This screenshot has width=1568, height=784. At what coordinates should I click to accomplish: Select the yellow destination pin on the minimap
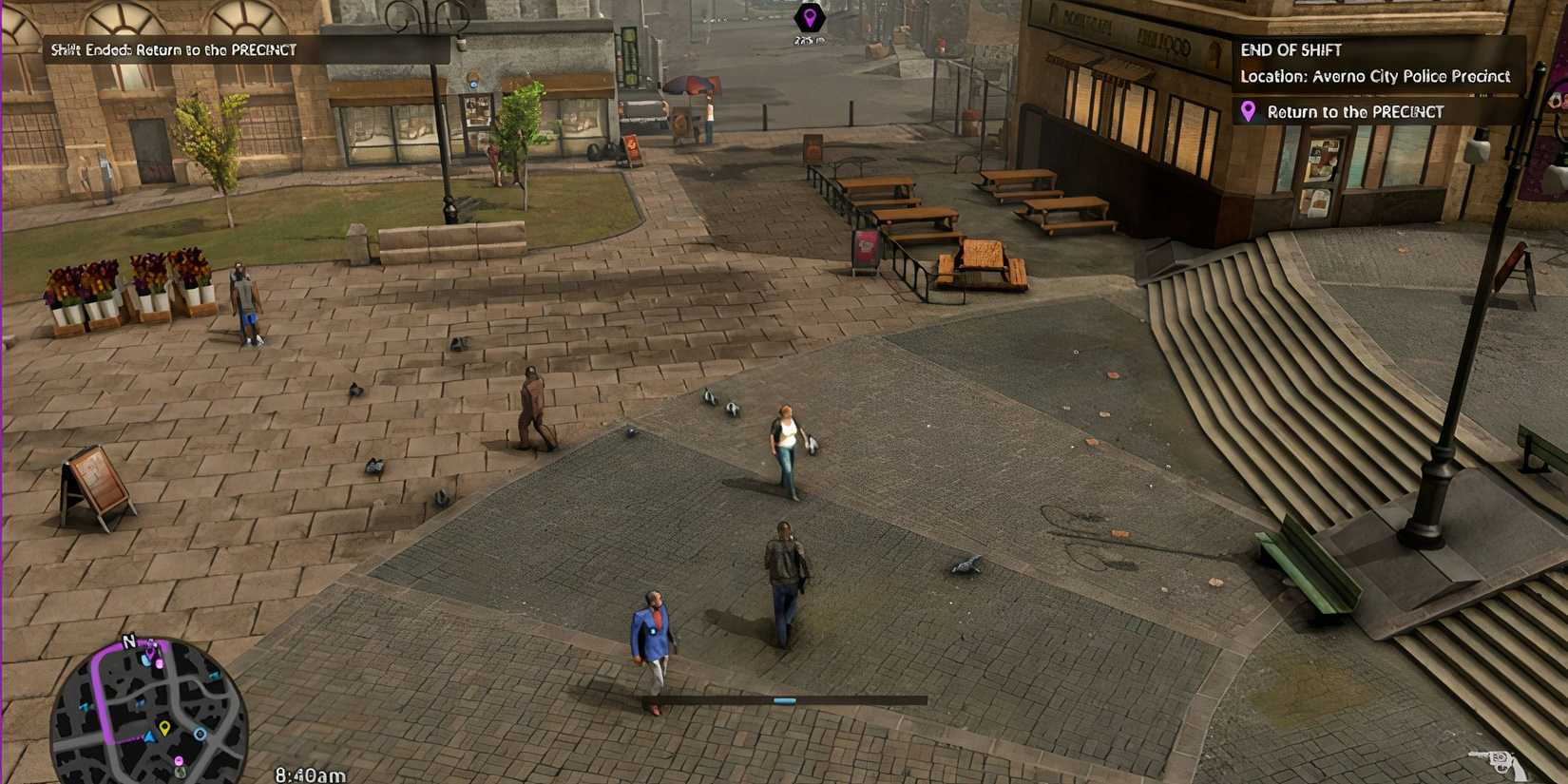(x=164, y=726)
